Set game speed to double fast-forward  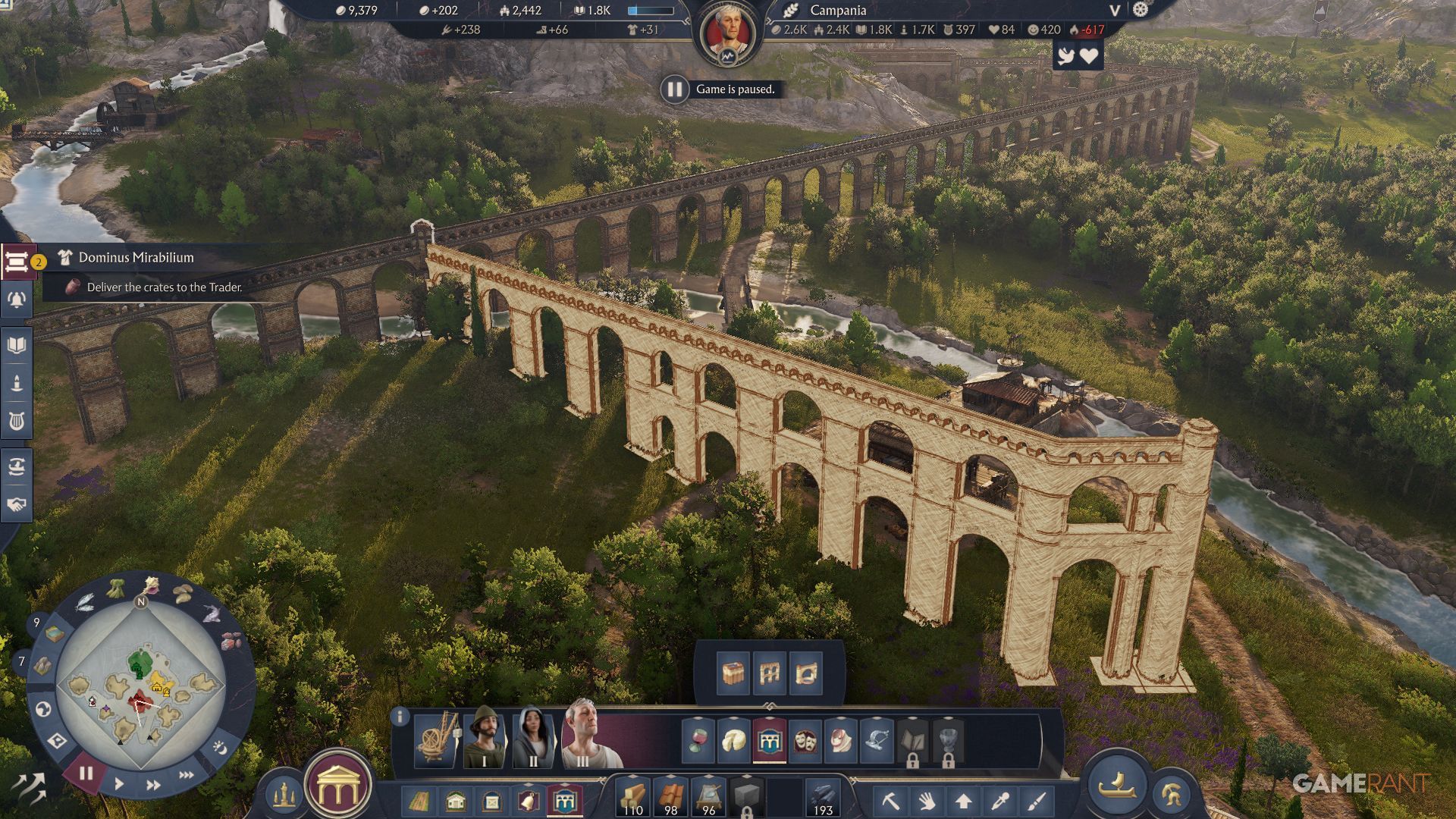pyautogui.click(x=153, y=785)
